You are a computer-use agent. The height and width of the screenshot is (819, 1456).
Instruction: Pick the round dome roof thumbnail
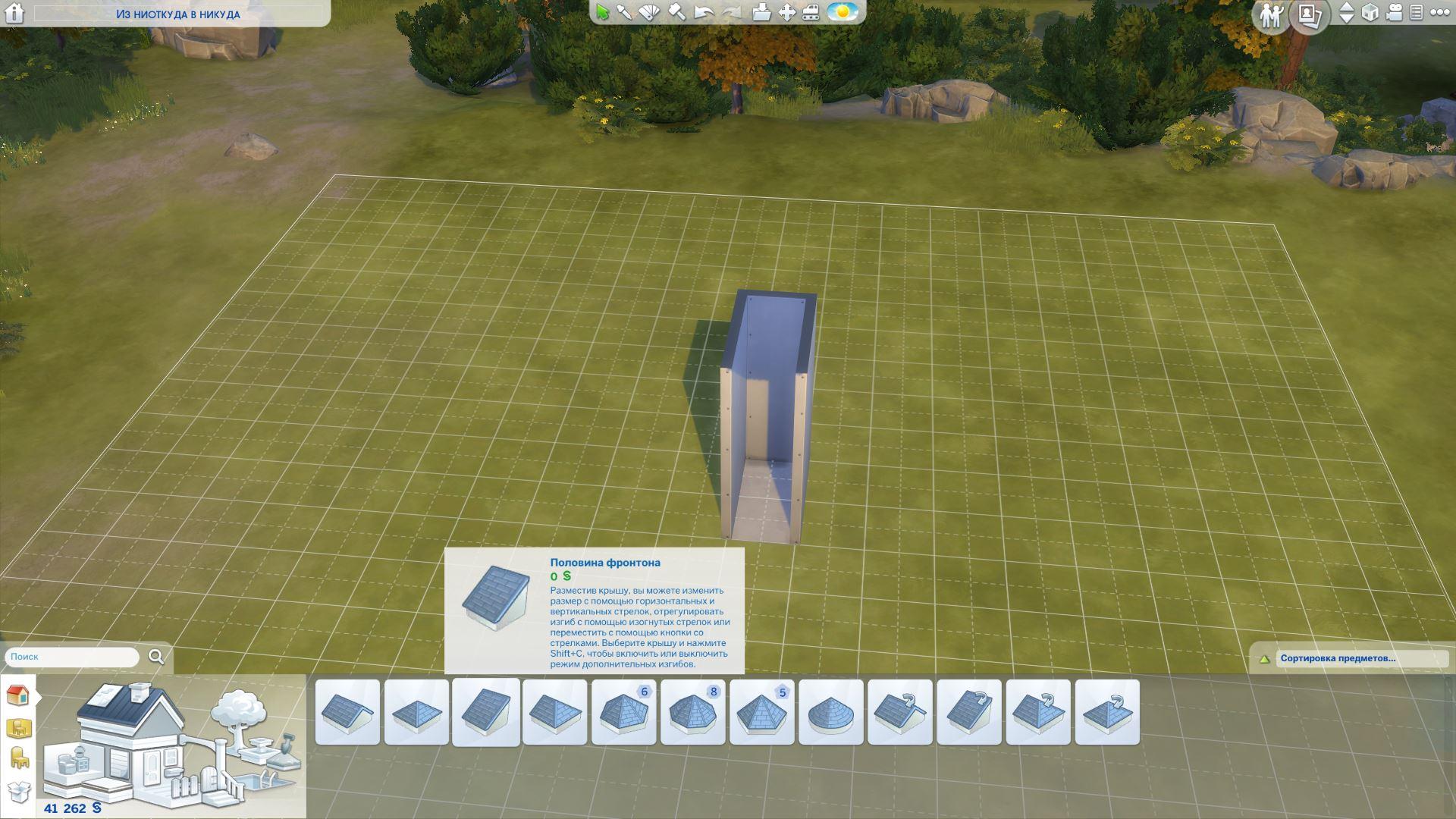[831, 713]
